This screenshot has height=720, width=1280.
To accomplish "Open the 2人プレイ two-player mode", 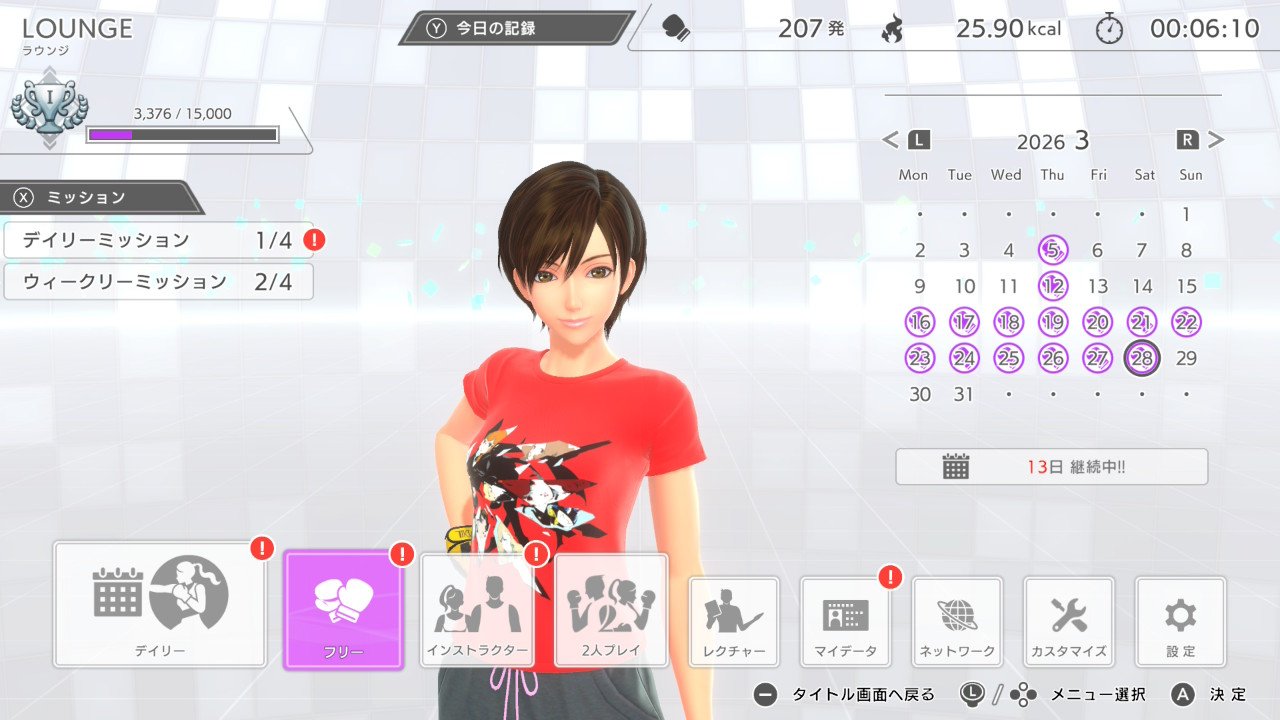I will [611, 610].
